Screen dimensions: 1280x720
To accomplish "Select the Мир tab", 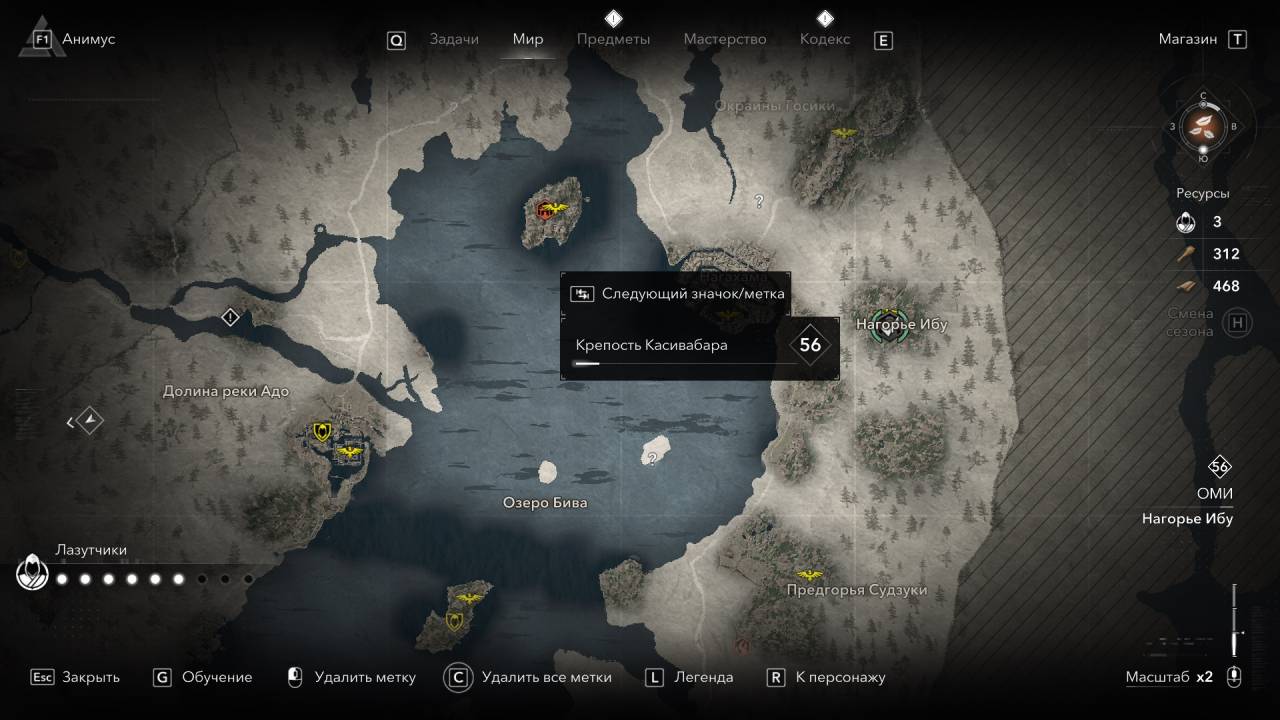I will (527, 39).
